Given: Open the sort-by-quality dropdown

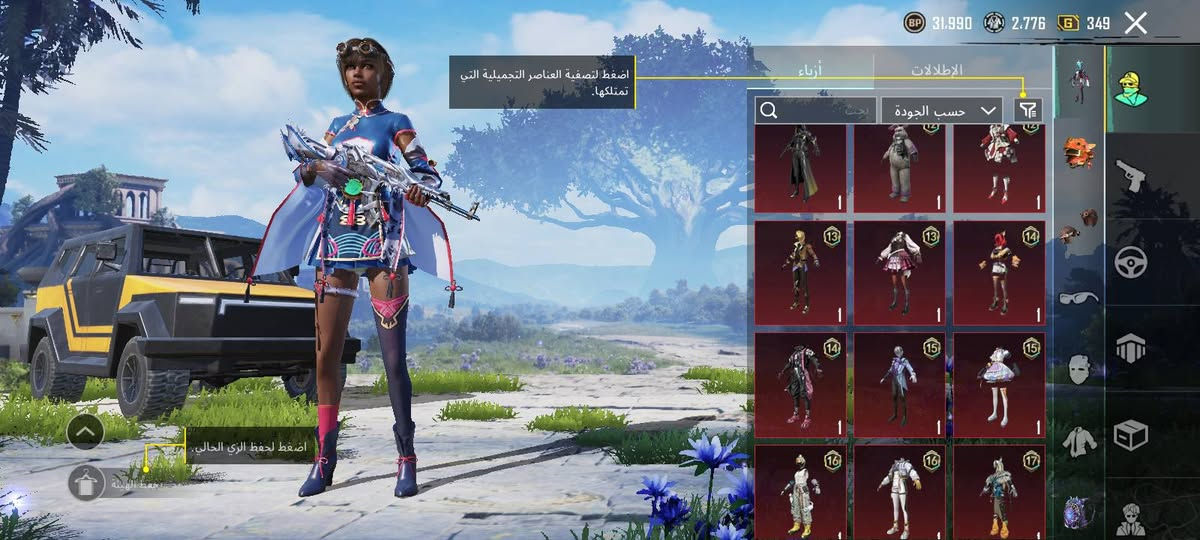Looking at the screenshot, I should click(942, 110).
